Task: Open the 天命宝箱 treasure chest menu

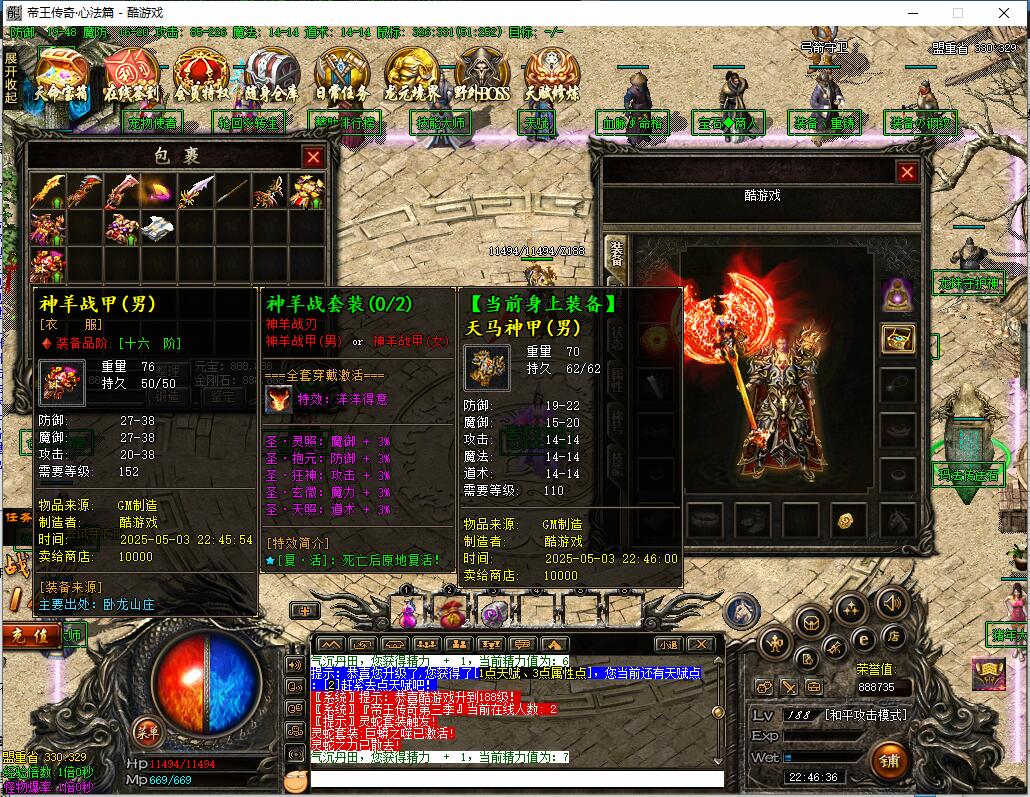Action: [62, 74]
